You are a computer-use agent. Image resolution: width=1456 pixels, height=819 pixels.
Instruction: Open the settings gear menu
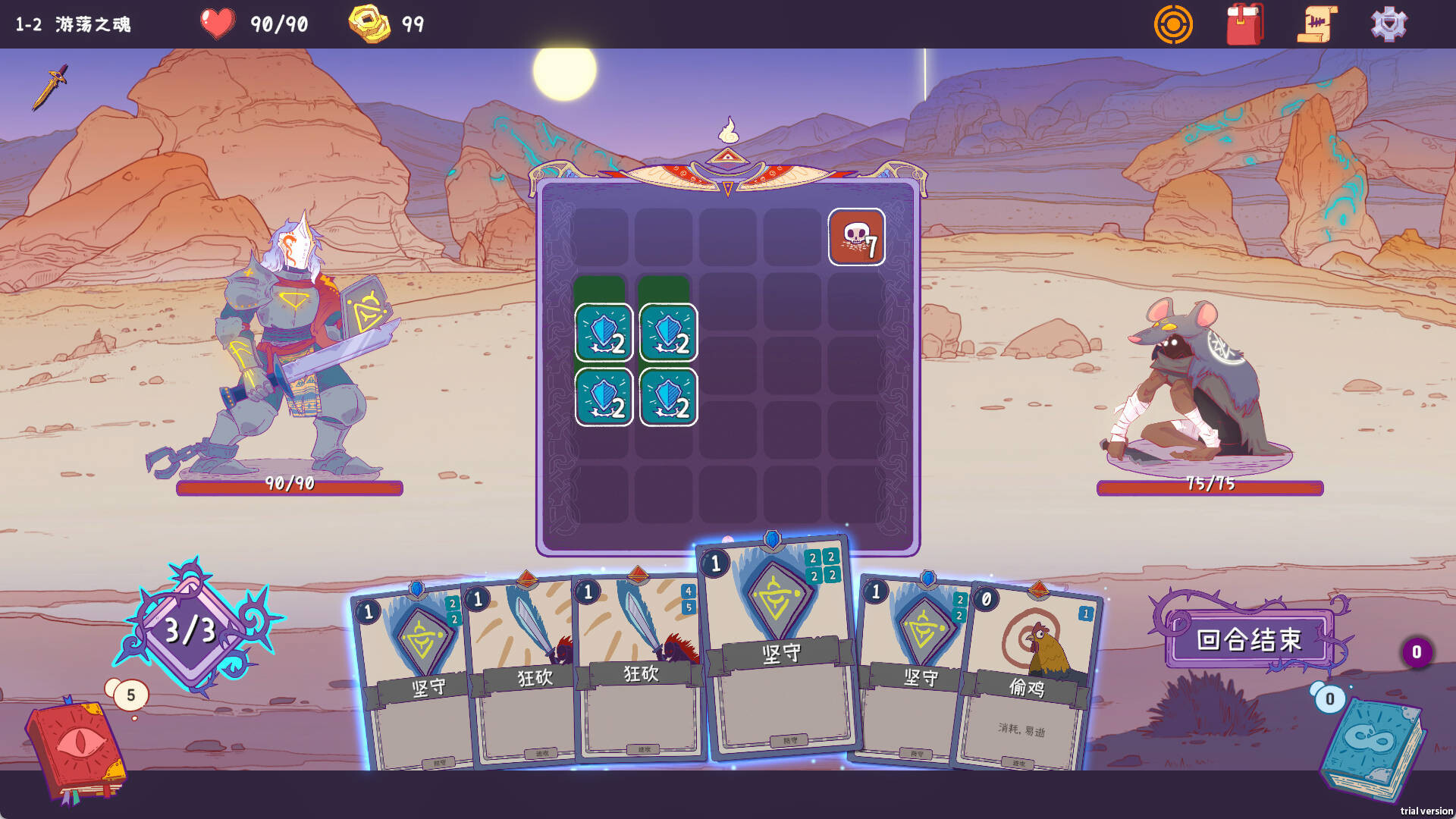pyautogui.click(x=1389, y=24)
